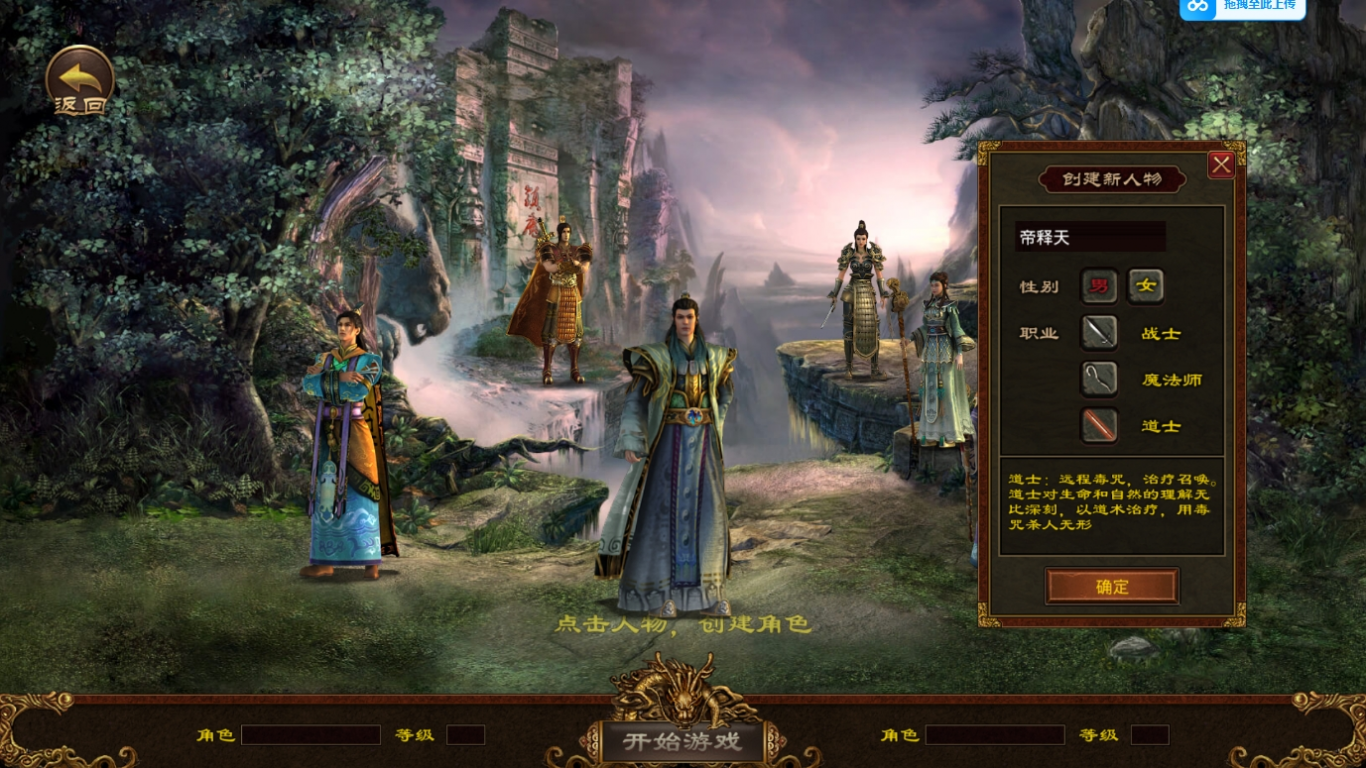Image resolution: width=1366 pixels, height=768 pixels.
Task: Start the game with 开始游戏
Action: pos(683,741)
